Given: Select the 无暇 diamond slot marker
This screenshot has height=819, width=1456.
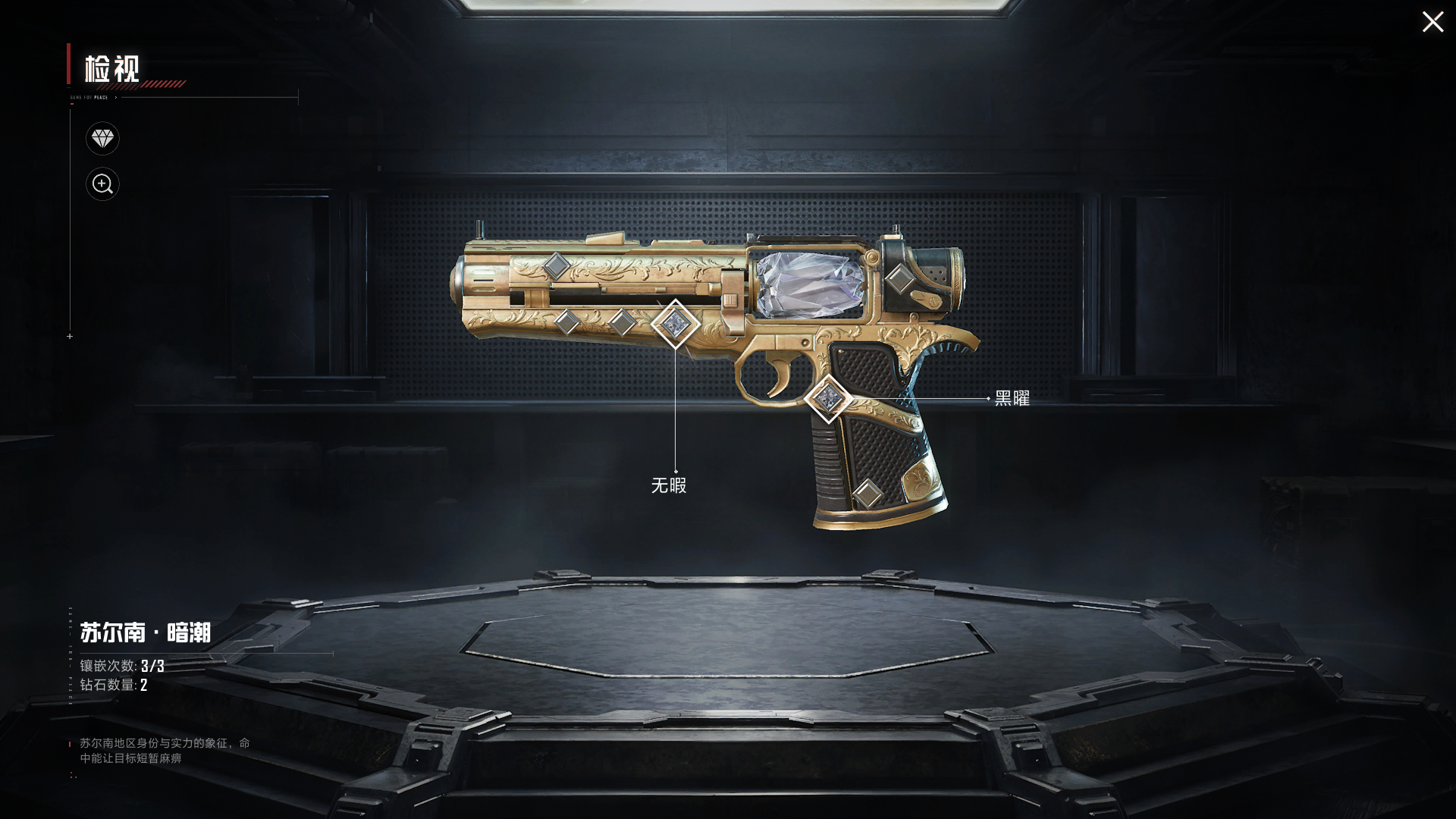Looking at the screenshot, I should coord(675,324).
